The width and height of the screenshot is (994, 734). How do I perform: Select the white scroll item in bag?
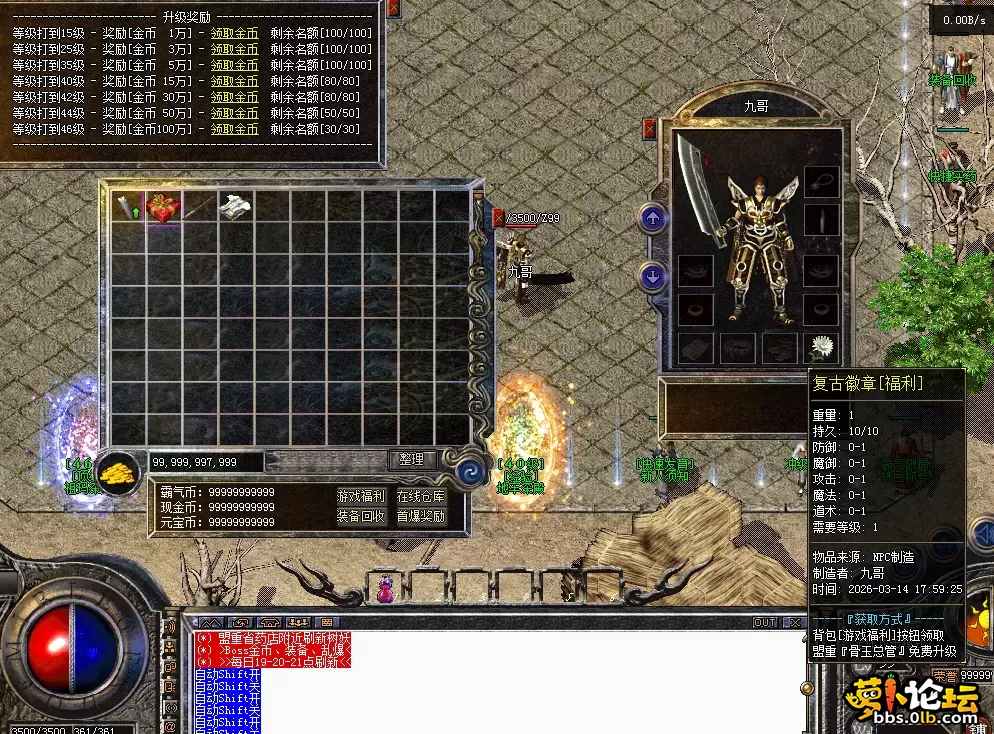[x=236, y=206]
